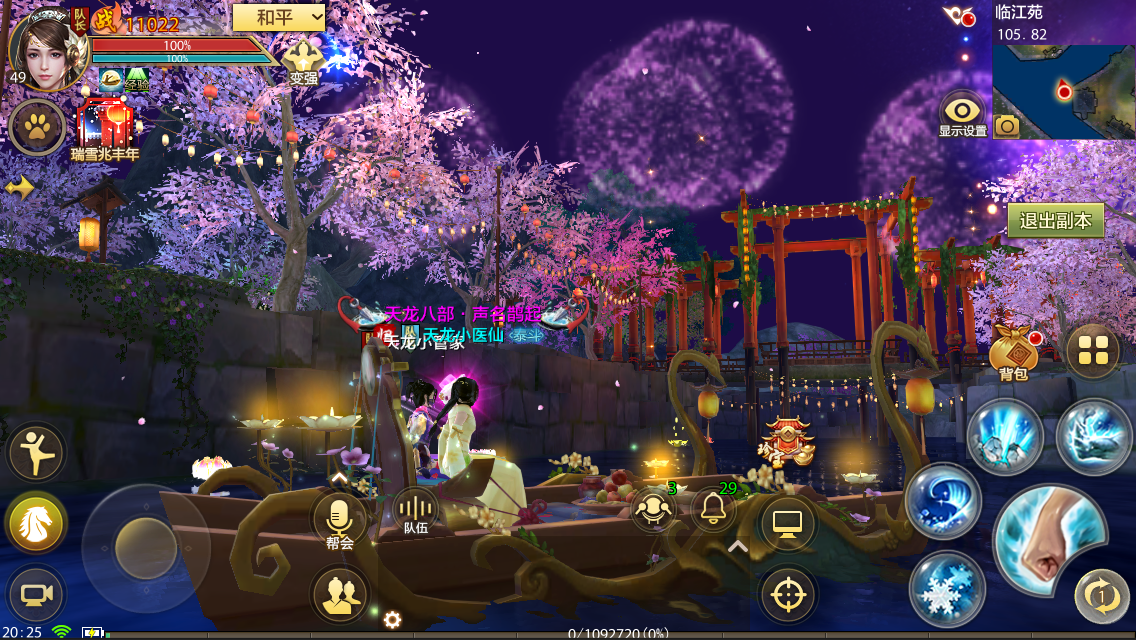Viewport: 1136px width, 640px height.
Task: Open the 背包 bag
Action: click(1013, 353)
